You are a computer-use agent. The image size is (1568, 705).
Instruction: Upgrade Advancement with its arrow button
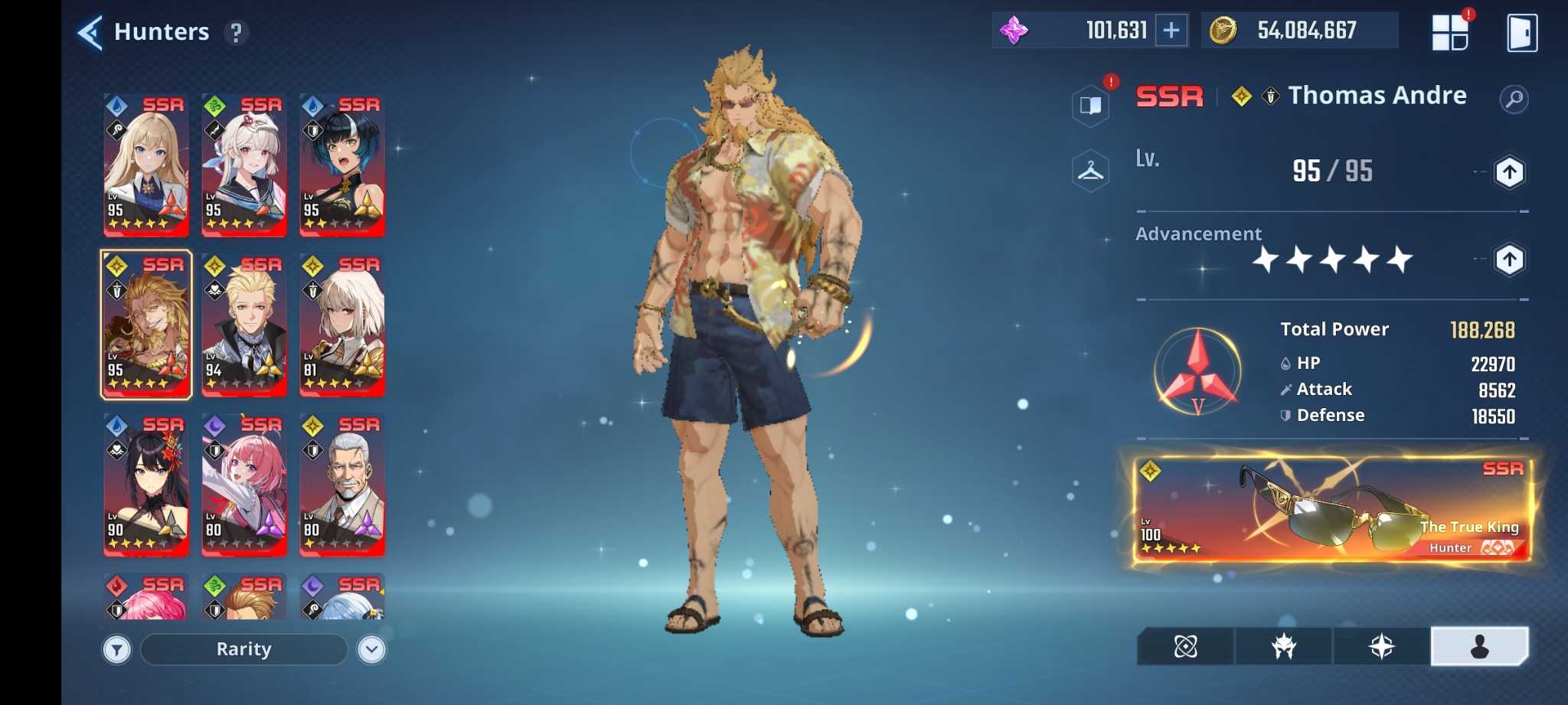(1509, 260)
